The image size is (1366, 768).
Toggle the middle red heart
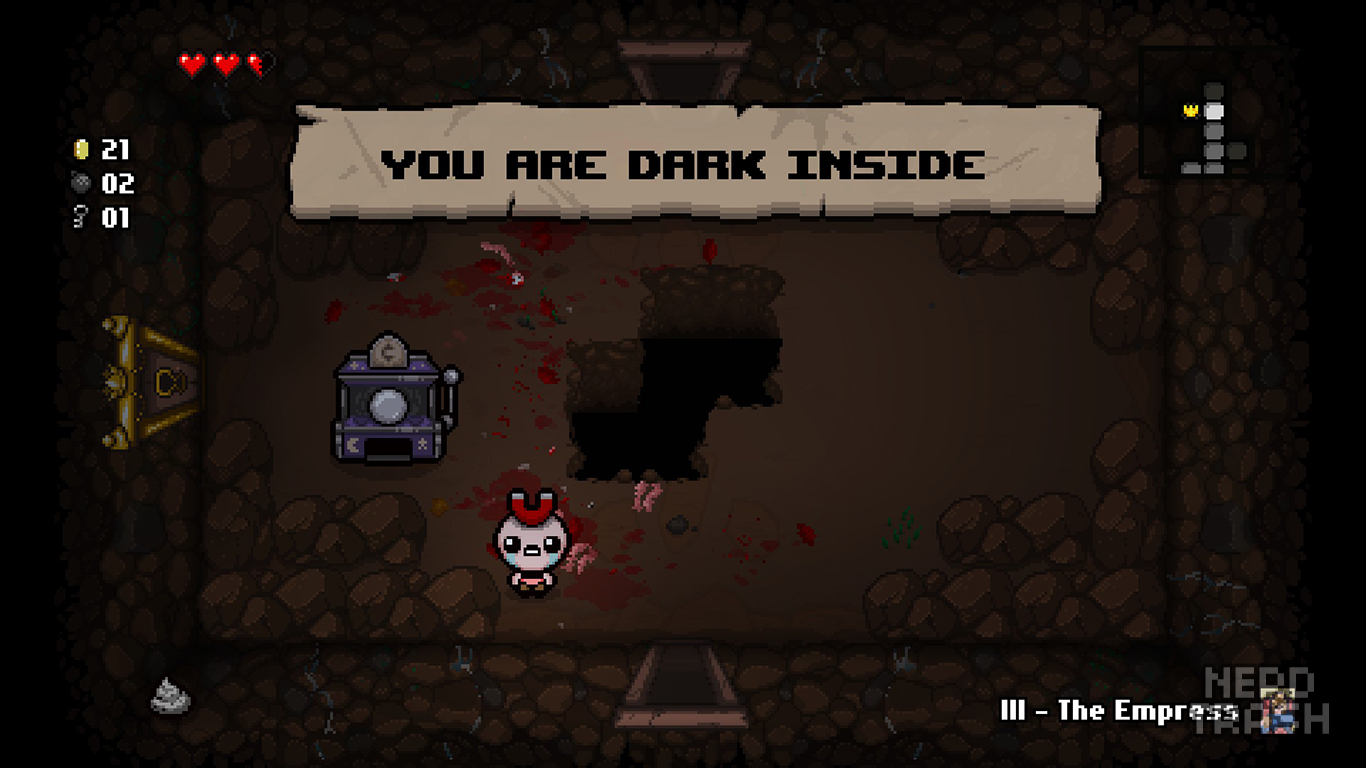[x=225, y=60]
